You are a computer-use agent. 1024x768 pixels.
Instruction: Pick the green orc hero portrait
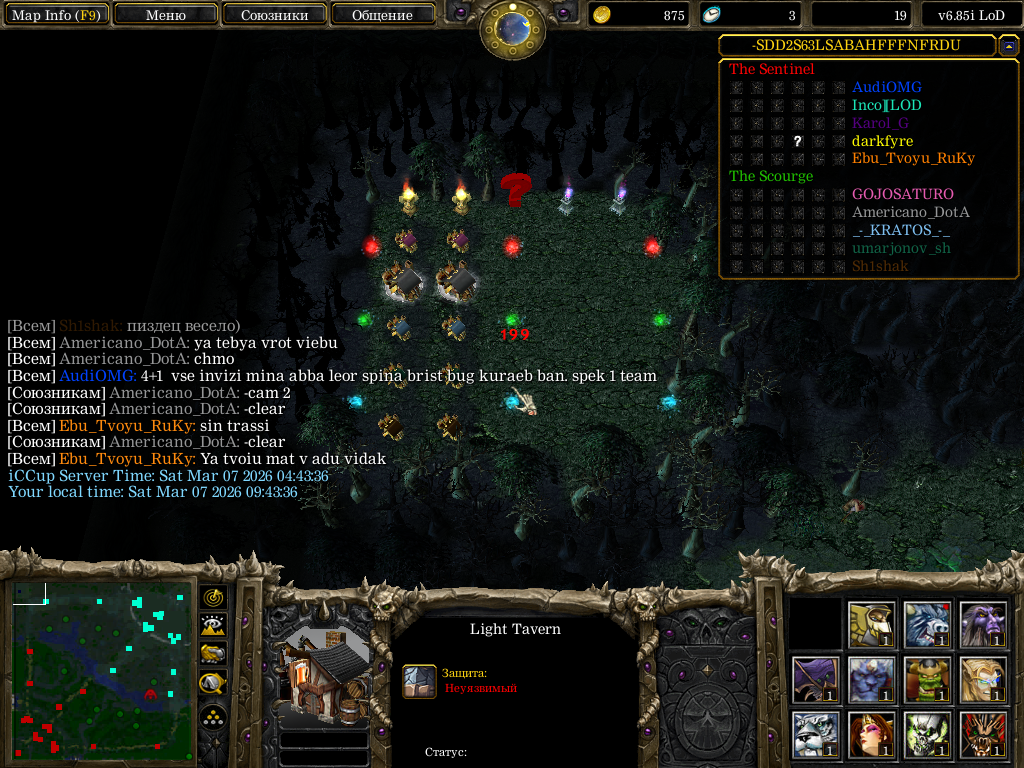coord(927,680)
